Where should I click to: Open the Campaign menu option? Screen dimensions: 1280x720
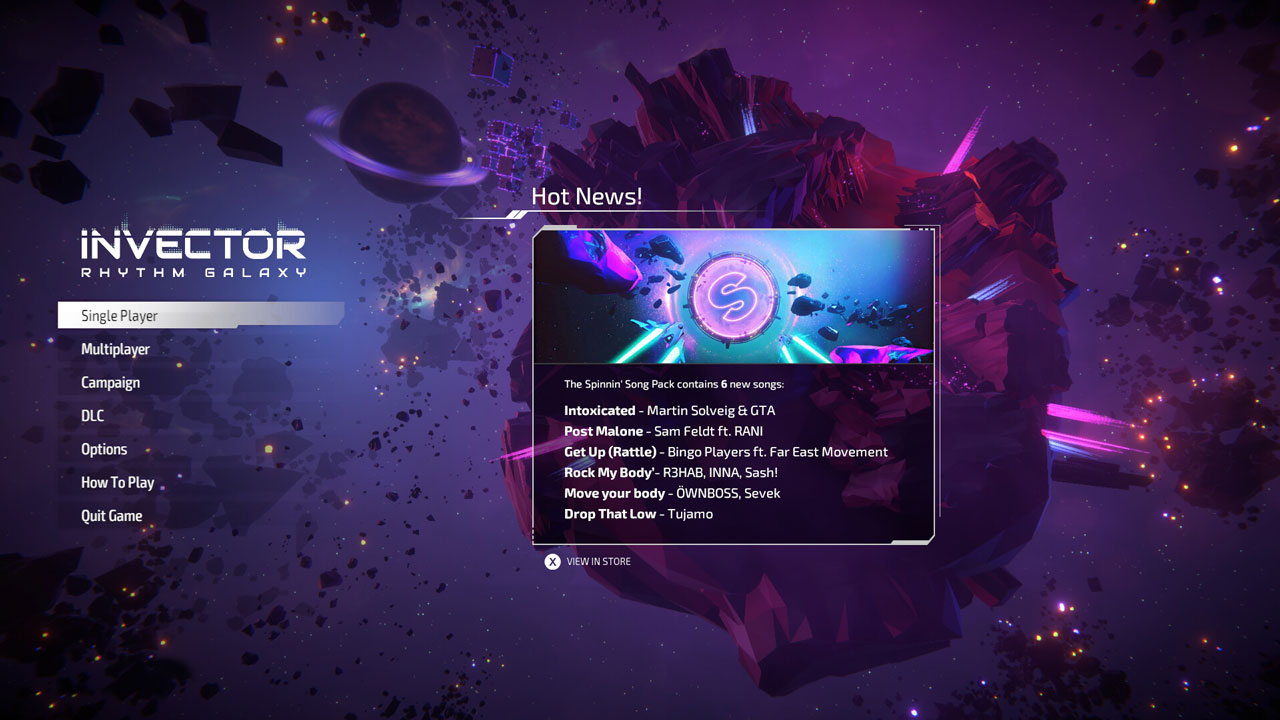pyautogui.click(x=110, y=382)
